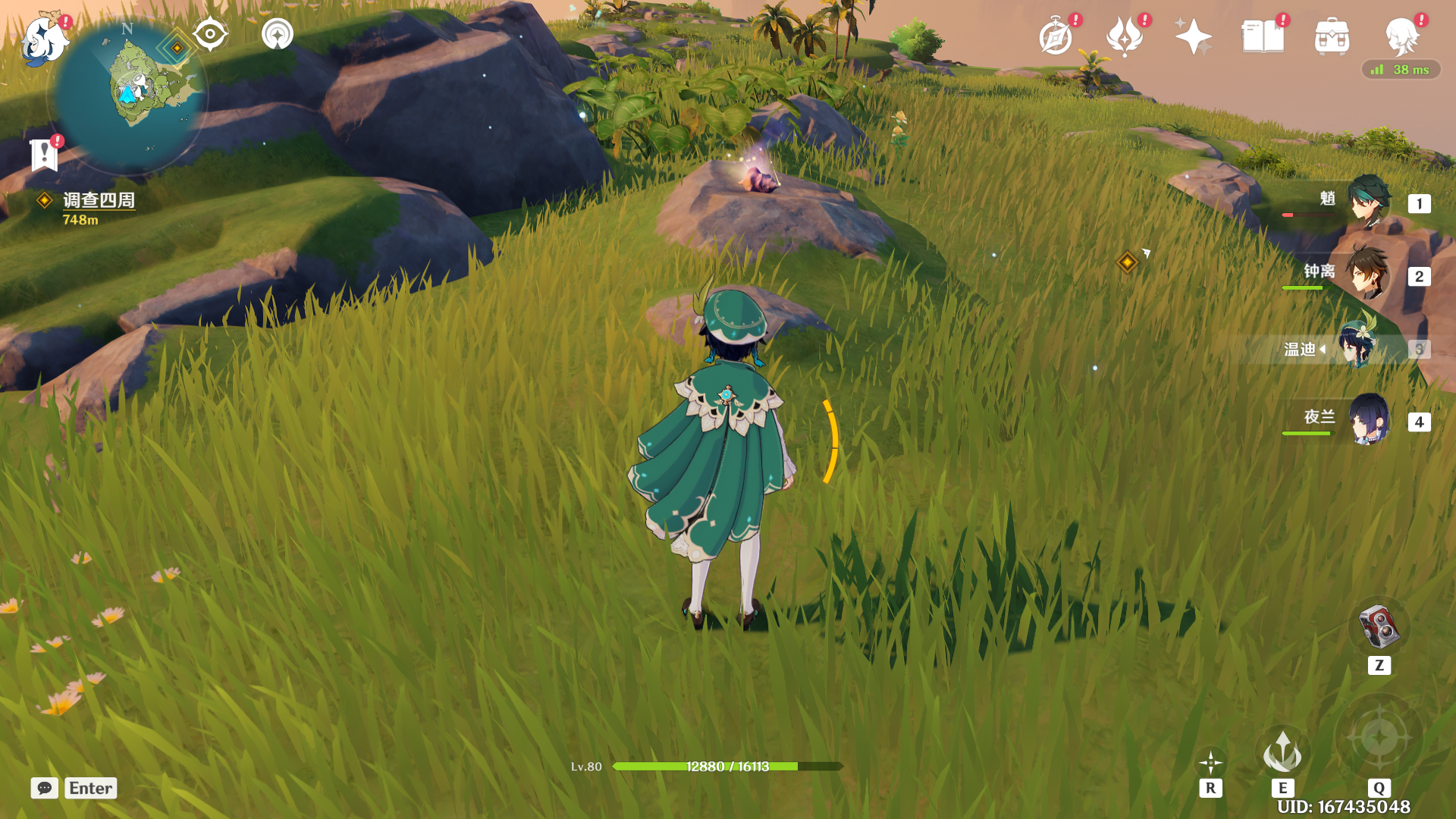Screen dimensions: 1456x819
Task: Open the adventurer handbook book icon
Action: (x=1263, y=36)
